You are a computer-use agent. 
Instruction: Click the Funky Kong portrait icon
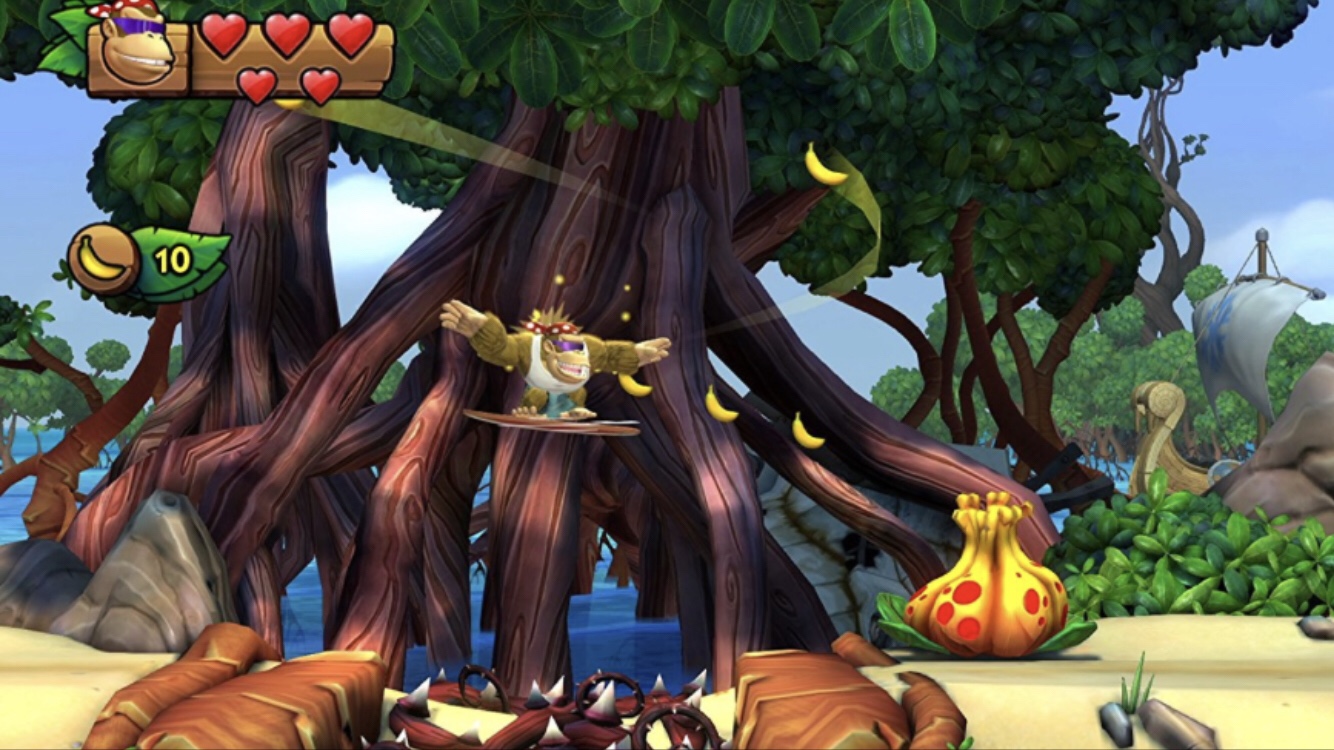click(x=138, y=50)
